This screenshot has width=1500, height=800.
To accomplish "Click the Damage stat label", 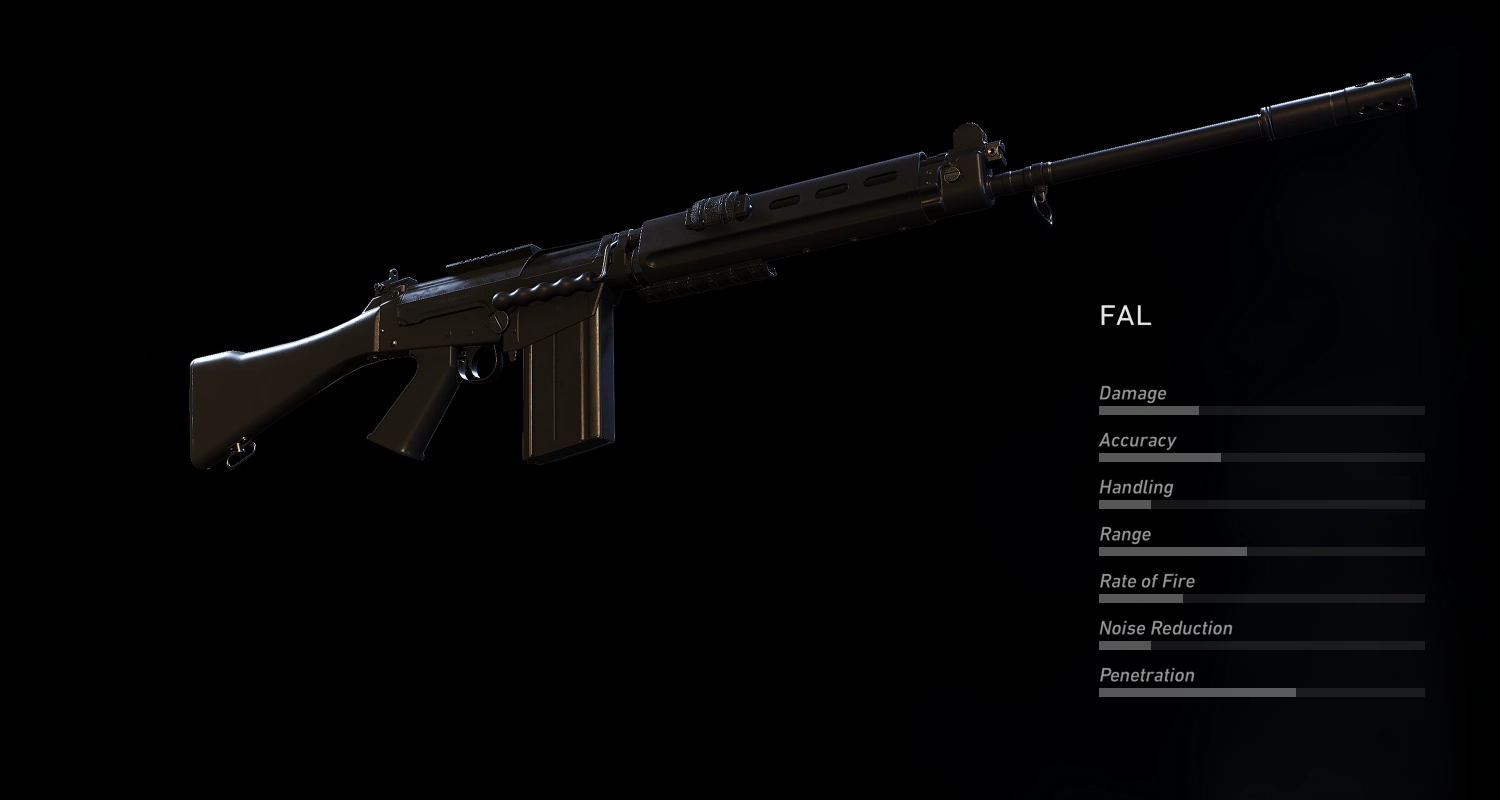I will pos(1132,393).
